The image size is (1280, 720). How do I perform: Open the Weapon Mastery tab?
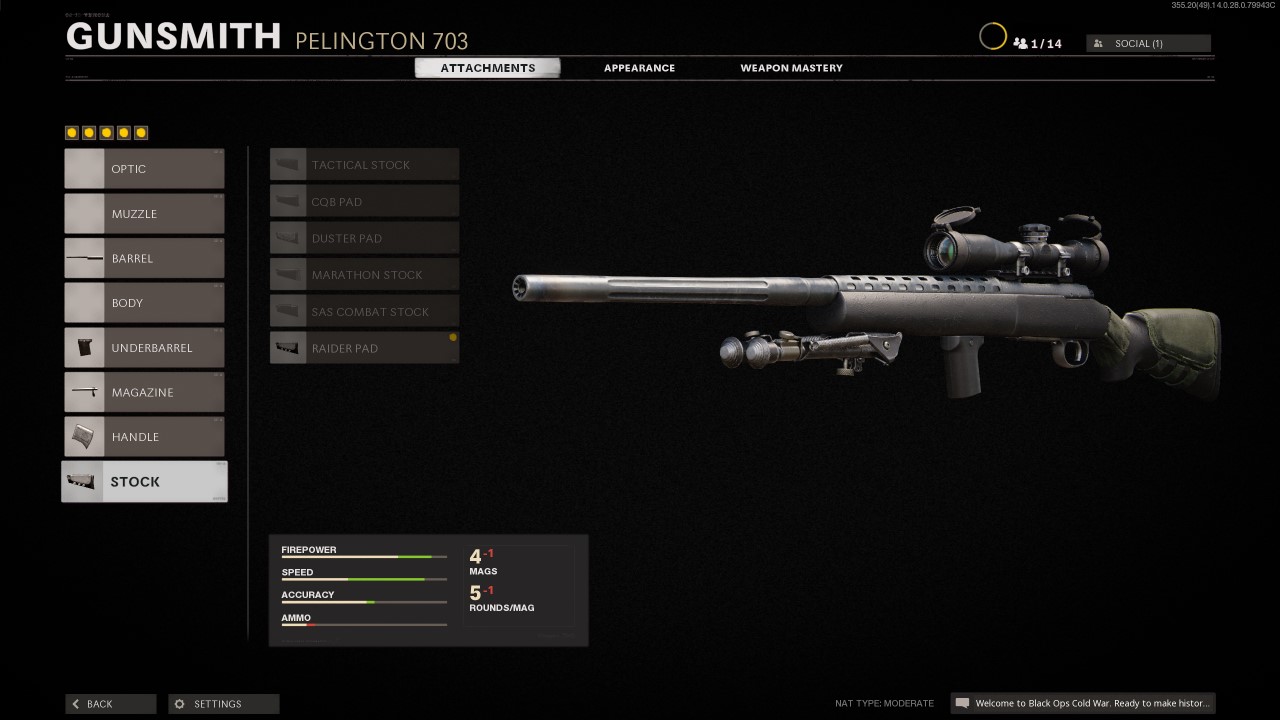791,67
